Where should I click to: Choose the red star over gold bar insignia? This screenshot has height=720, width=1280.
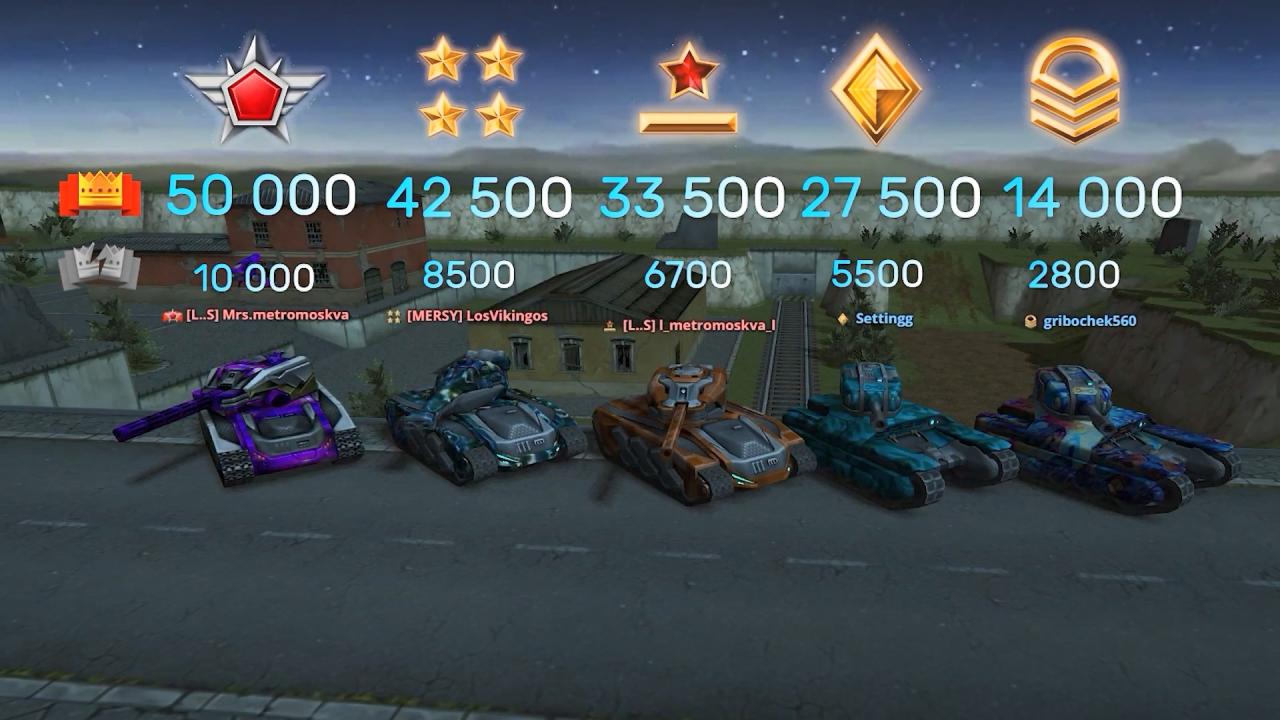(x=688, y=92)
